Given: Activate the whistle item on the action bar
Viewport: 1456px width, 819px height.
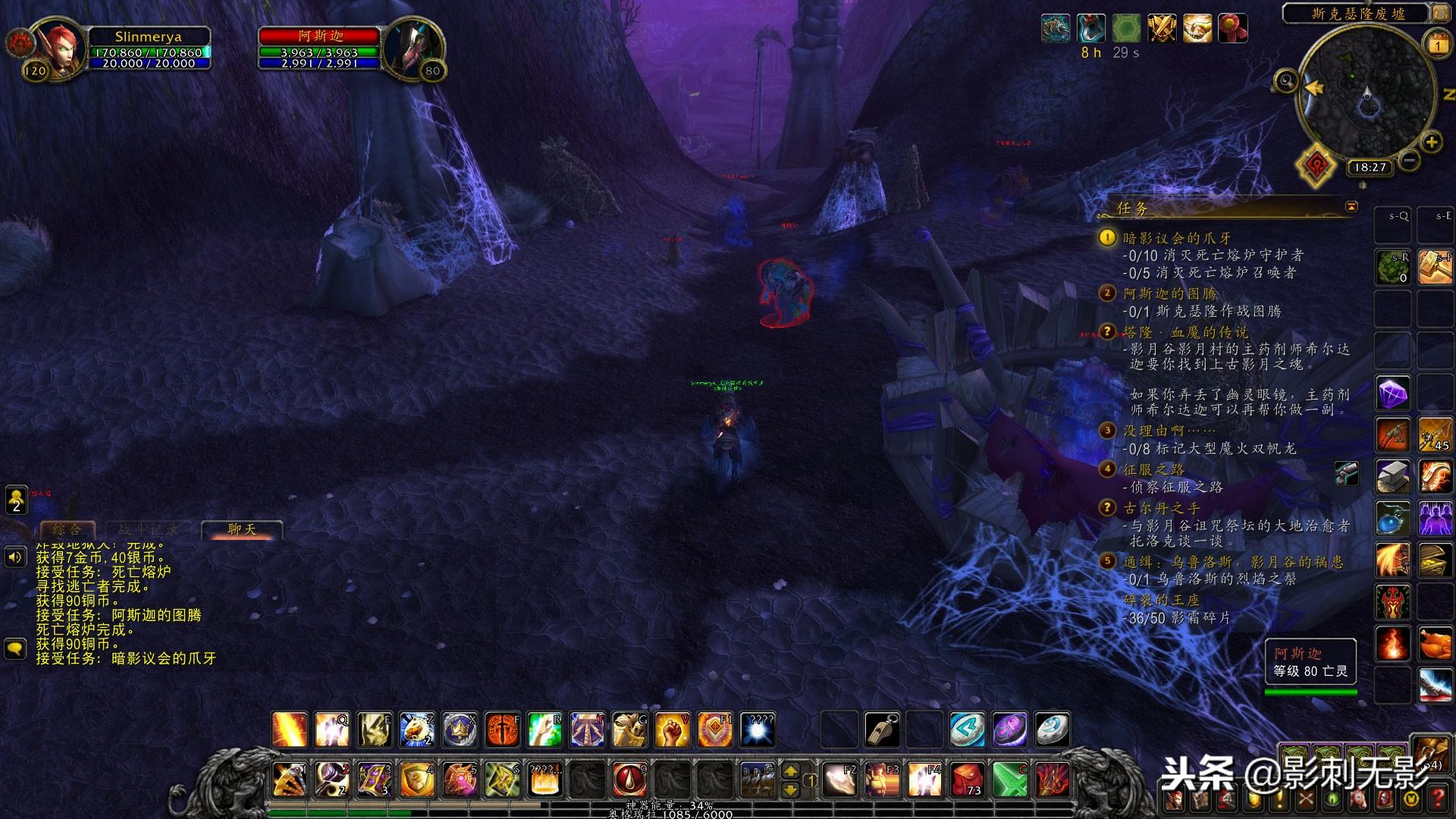Looking at the screenshot, I should [883, 730].
